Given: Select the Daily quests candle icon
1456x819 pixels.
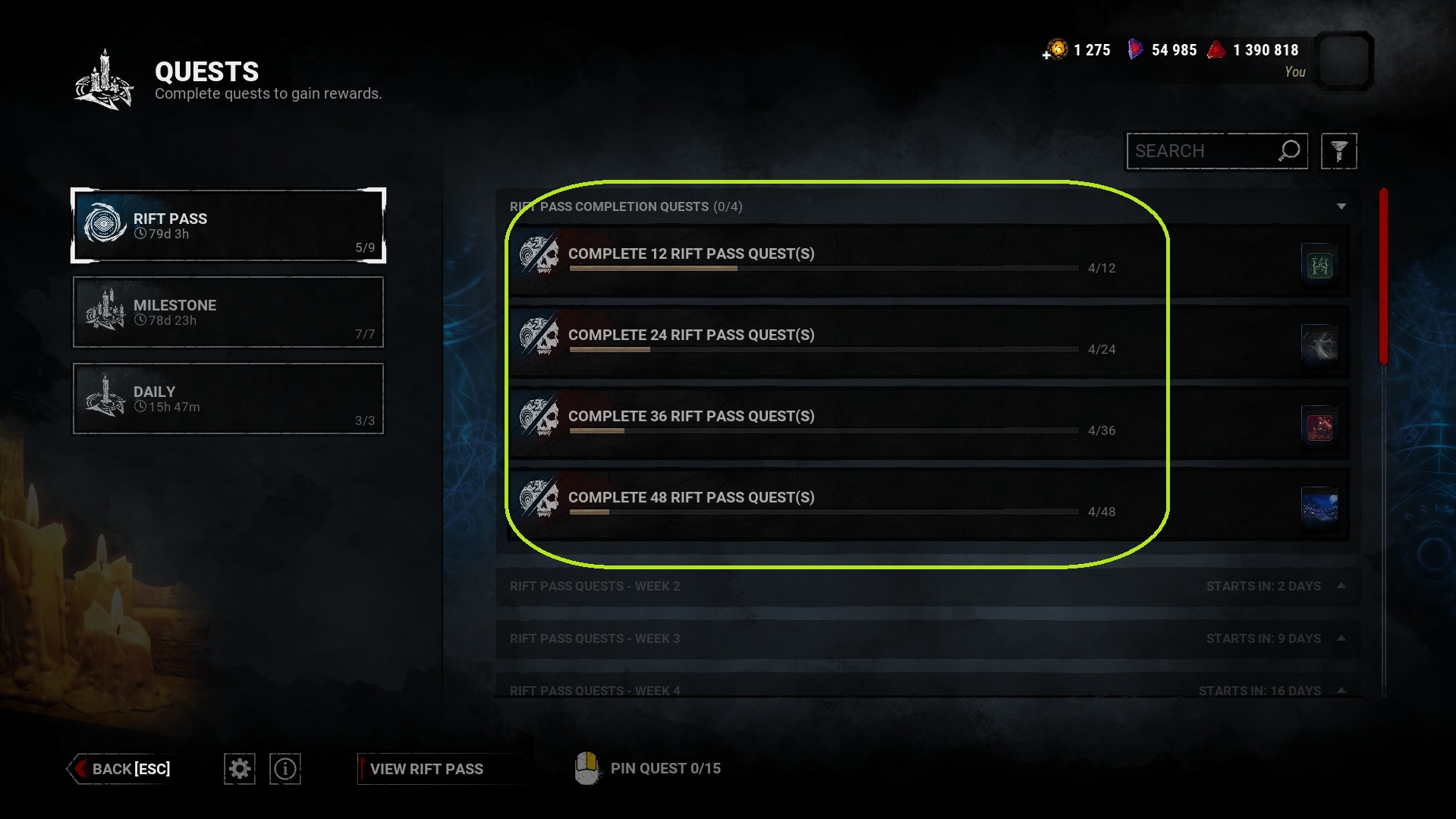Looking at the screenshot, I should tap(106, 398).
